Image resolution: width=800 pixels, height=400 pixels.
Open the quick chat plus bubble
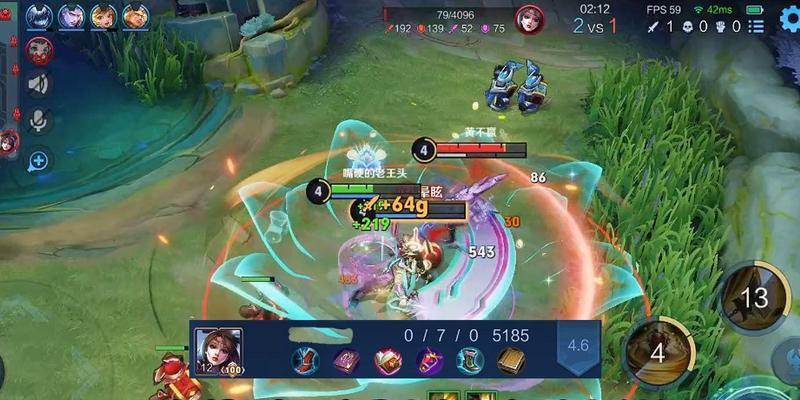click(39, 159)
